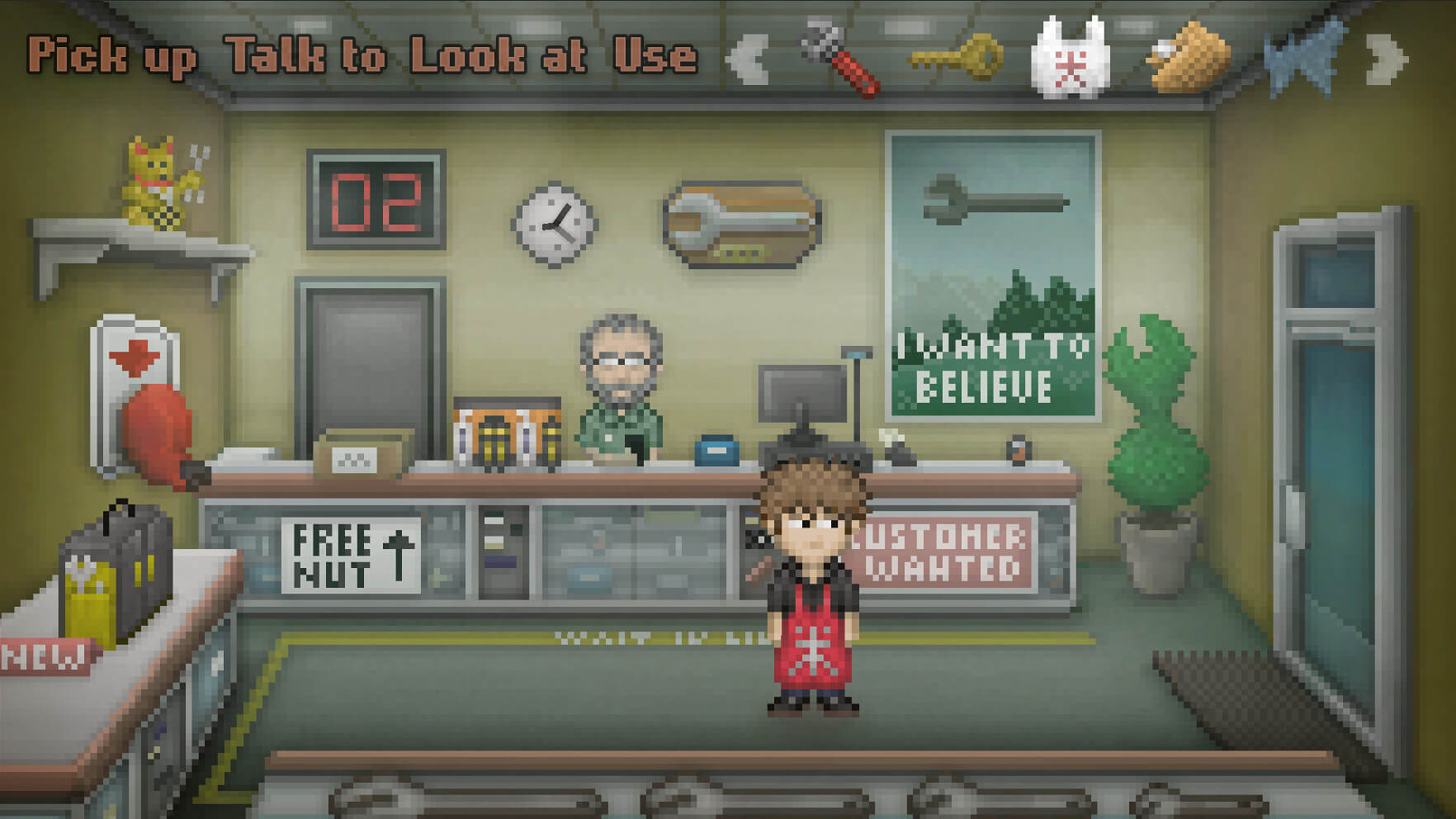
Task: Select the tan fortune cookie item
Action: point(1189,58)
